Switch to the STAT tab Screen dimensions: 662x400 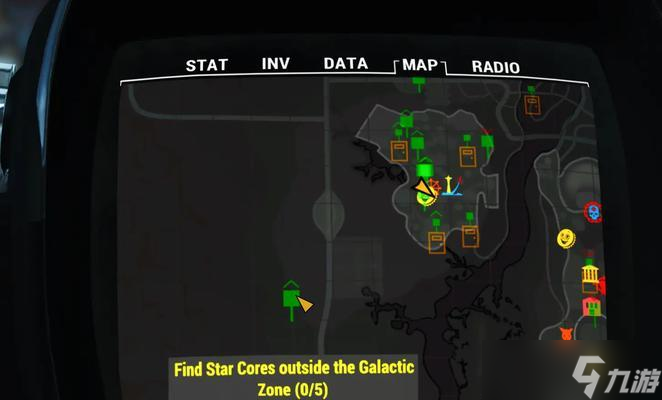pos(207,66)
